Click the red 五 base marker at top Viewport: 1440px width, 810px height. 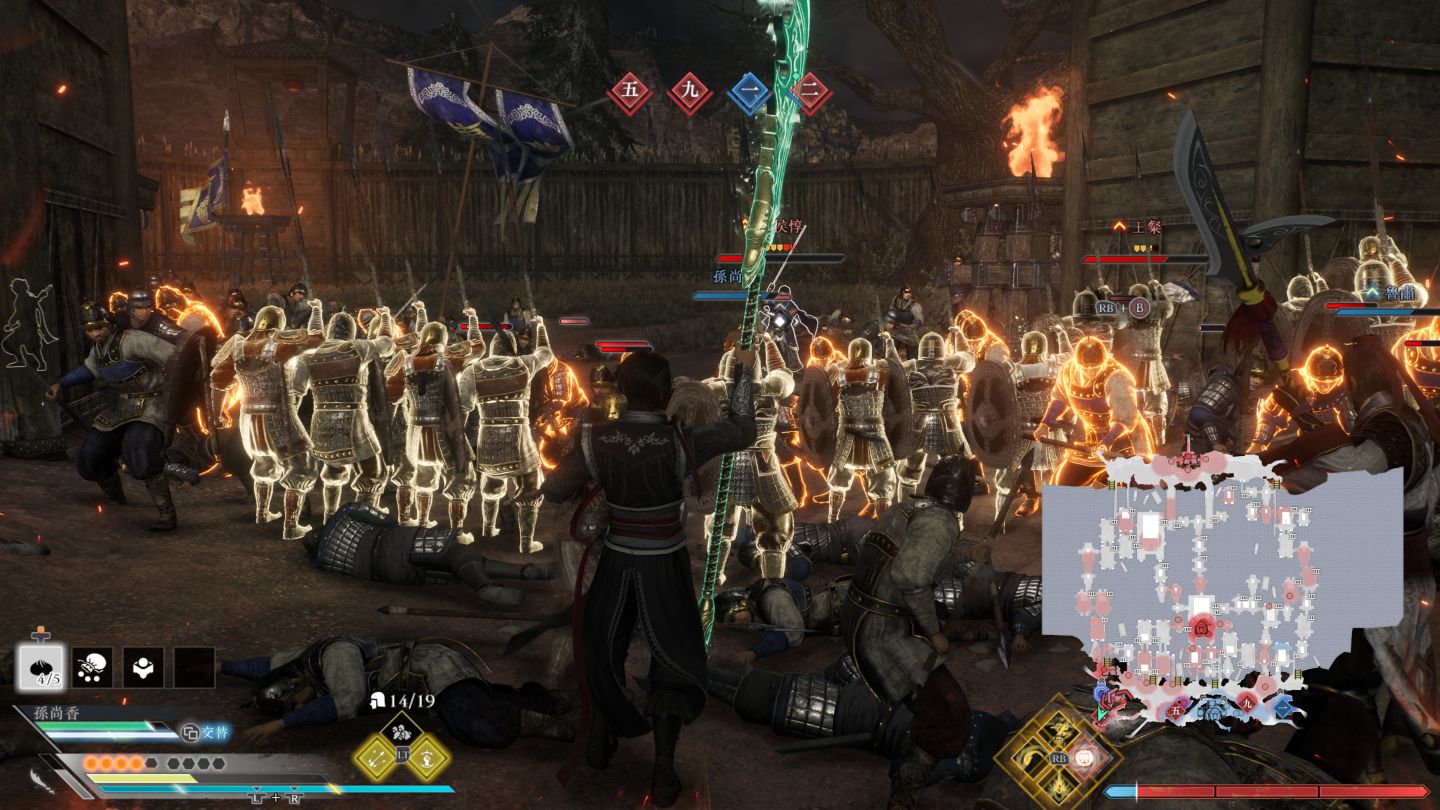[x=630, y=93]
